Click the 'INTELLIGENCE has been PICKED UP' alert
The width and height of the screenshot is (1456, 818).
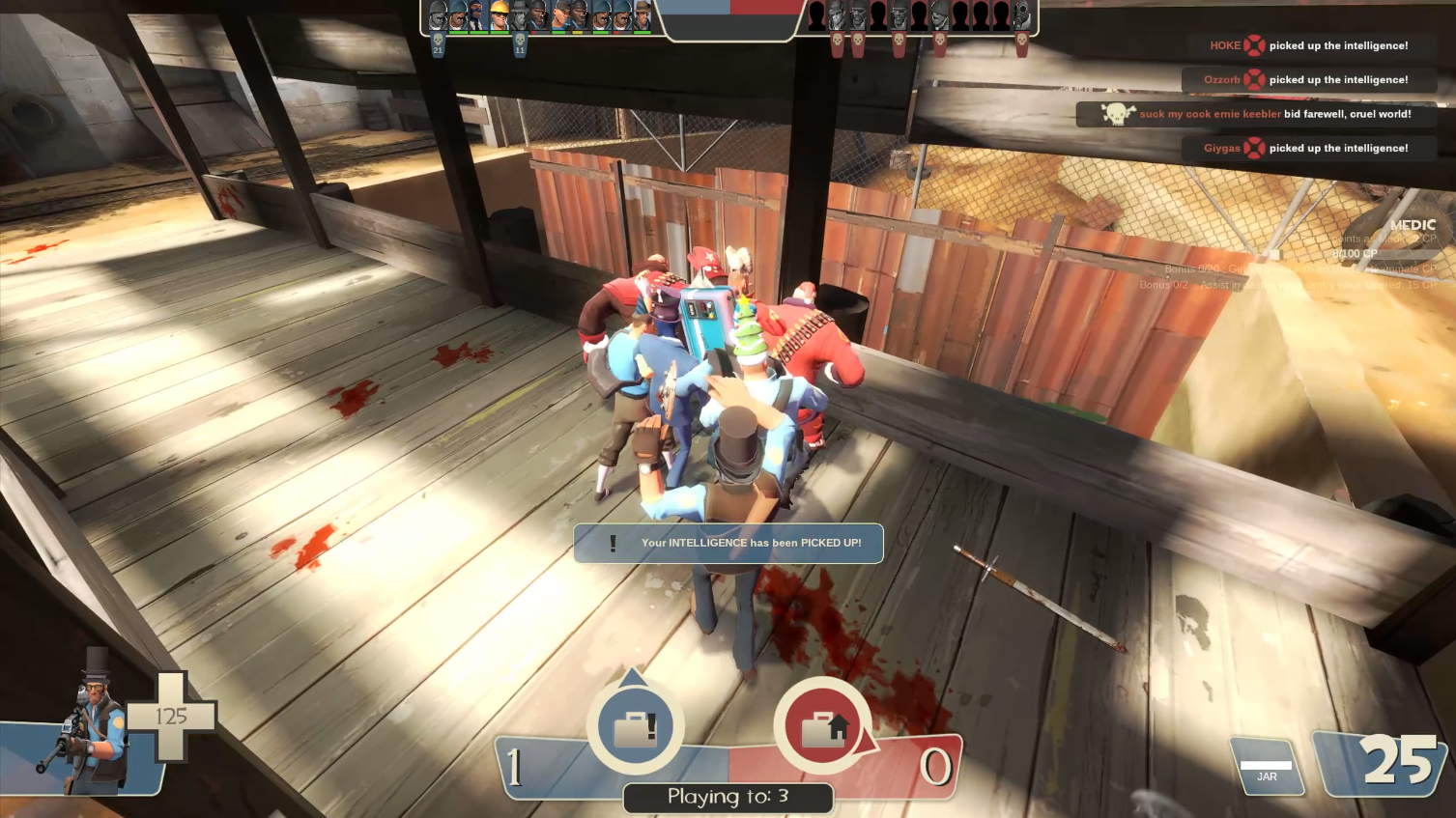[728, 543]
